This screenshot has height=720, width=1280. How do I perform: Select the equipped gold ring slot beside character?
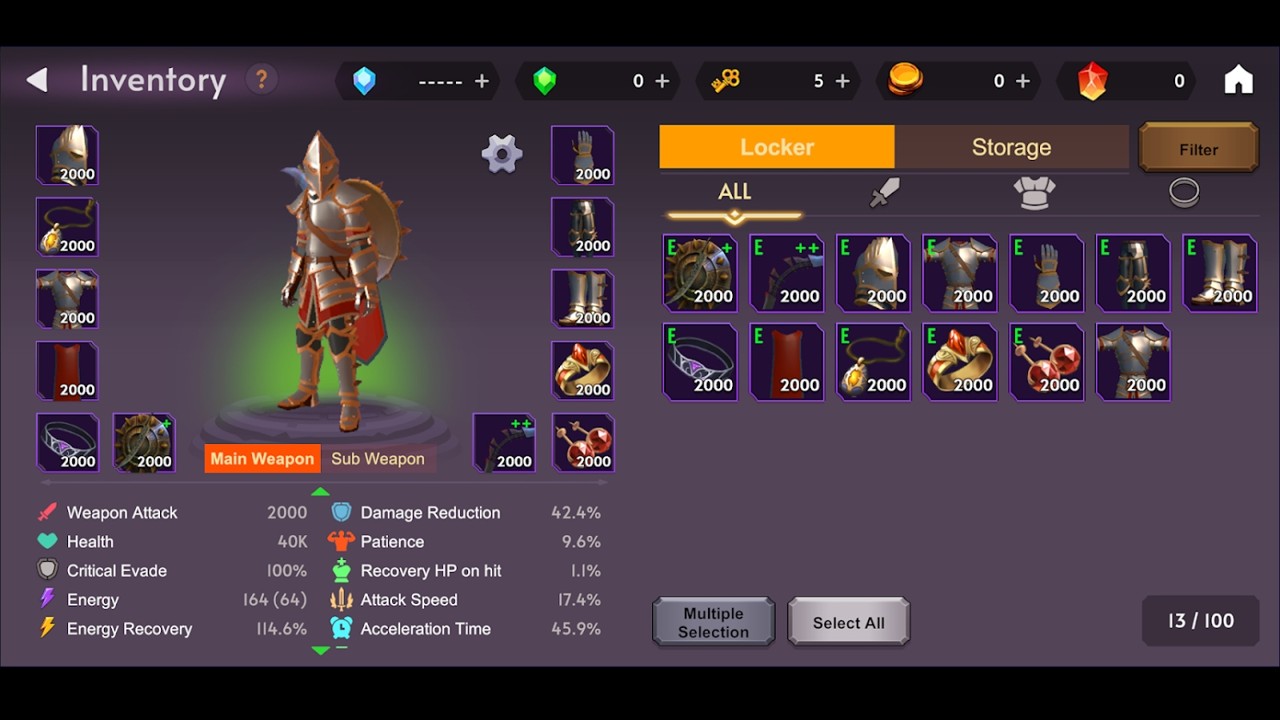coord(582,370)
